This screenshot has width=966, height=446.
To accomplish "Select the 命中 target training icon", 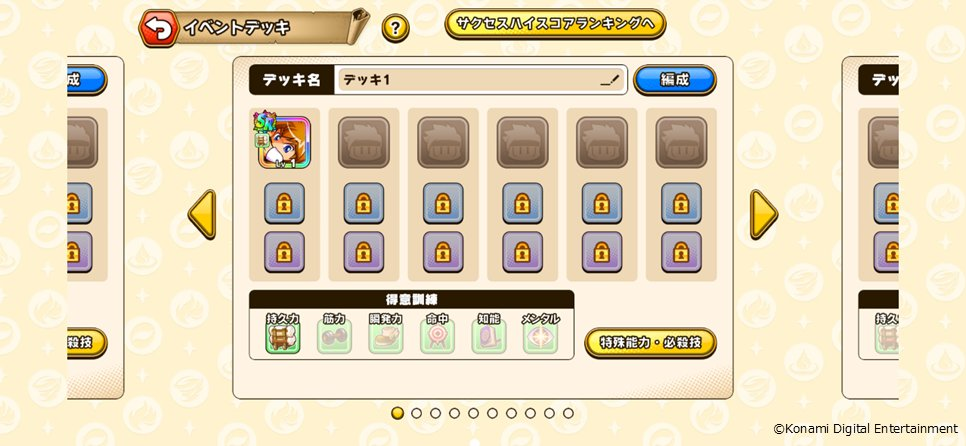I will click(x=437, y=336).
